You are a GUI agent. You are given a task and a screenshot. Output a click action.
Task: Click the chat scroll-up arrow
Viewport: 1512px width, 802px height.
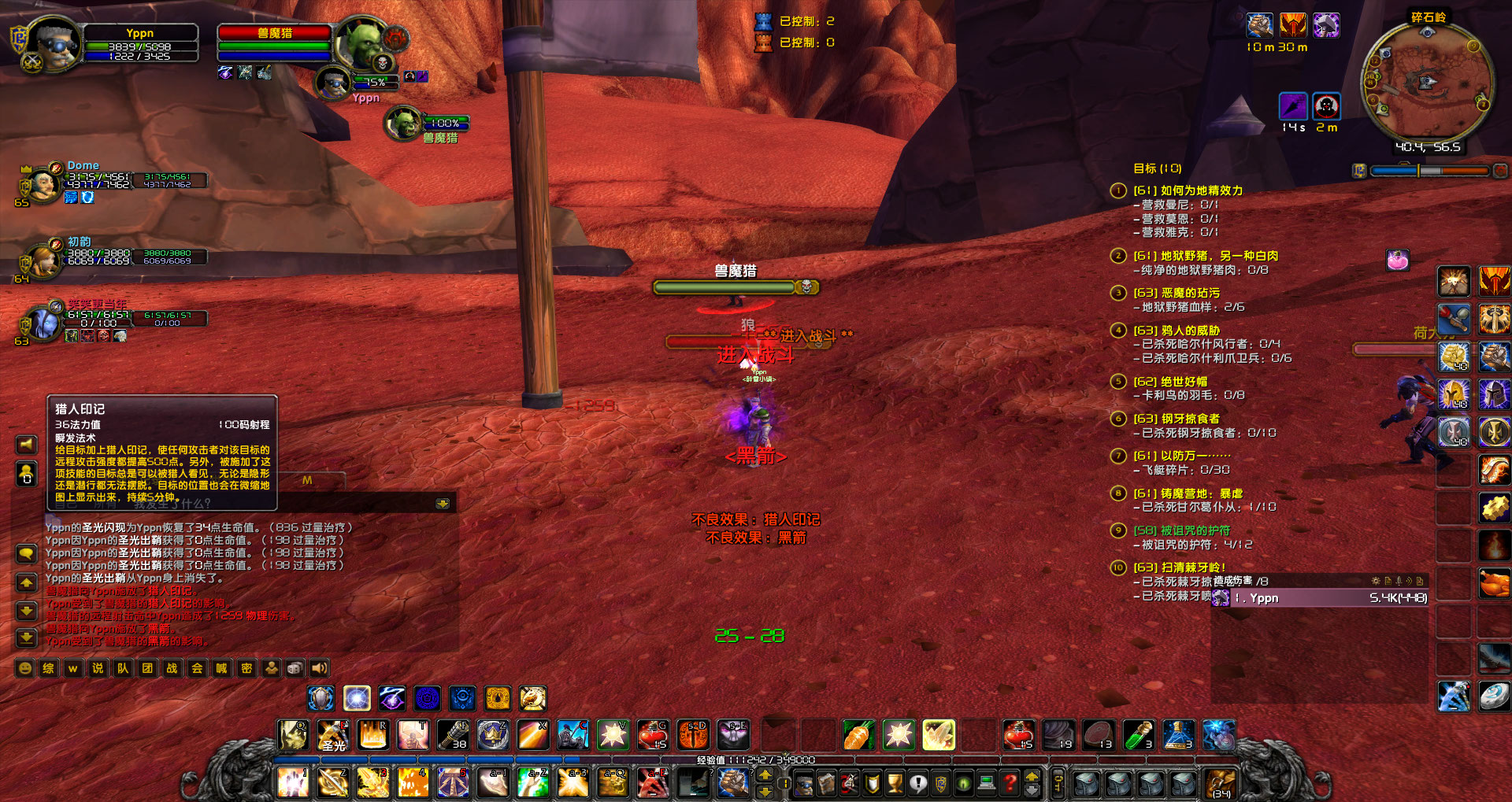pos(28,582)
